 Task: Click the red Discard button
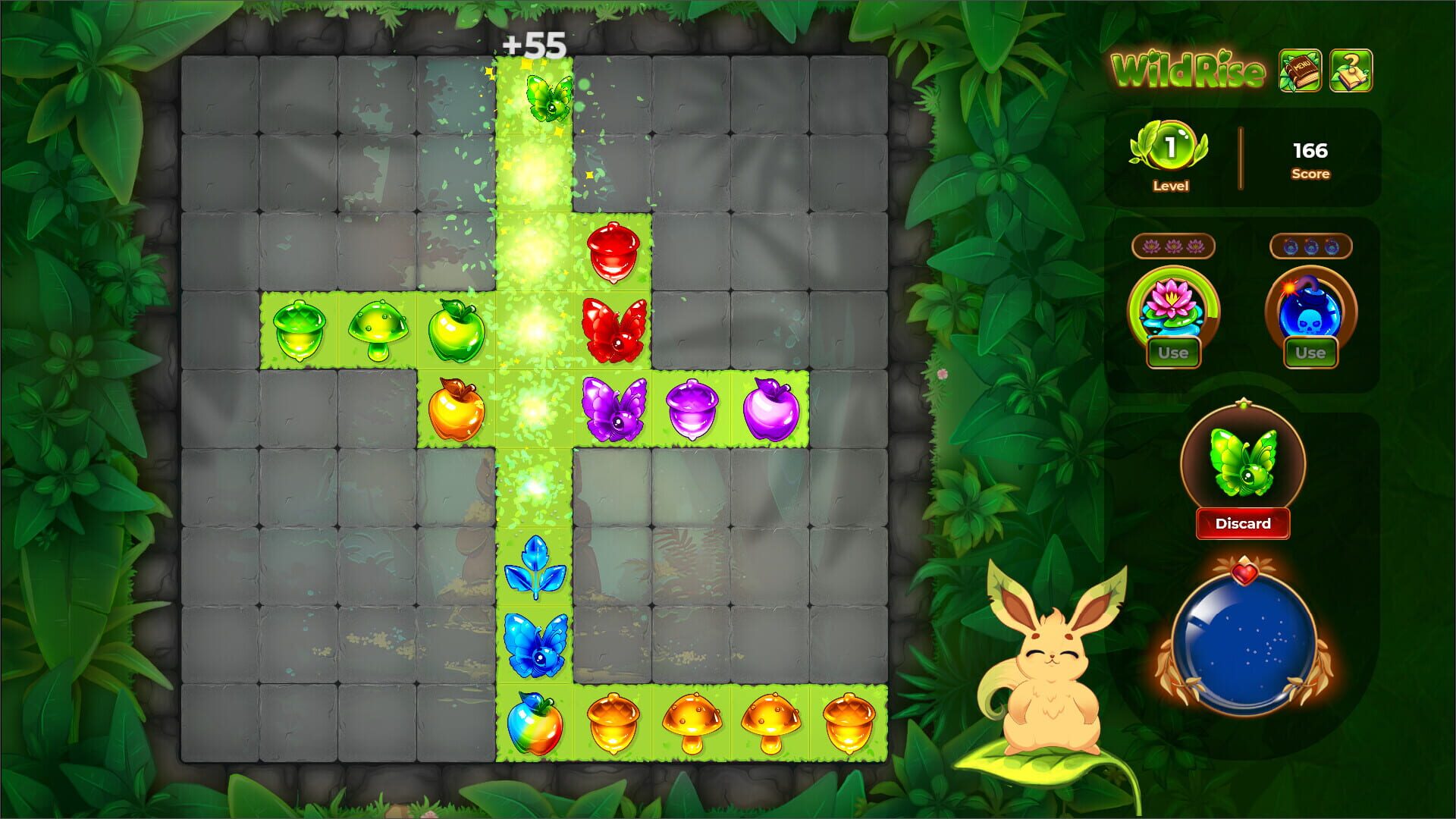tap(1243, 523)
